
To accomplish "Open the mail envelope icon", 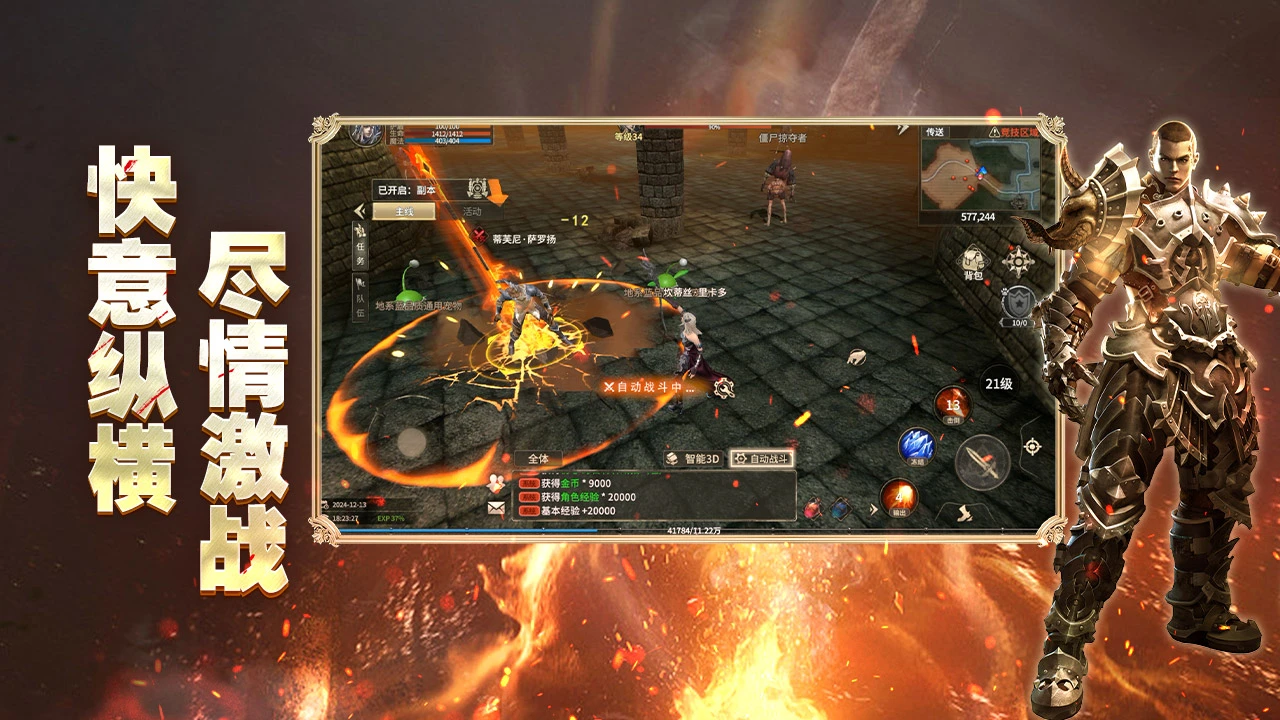I will (496, 508).
